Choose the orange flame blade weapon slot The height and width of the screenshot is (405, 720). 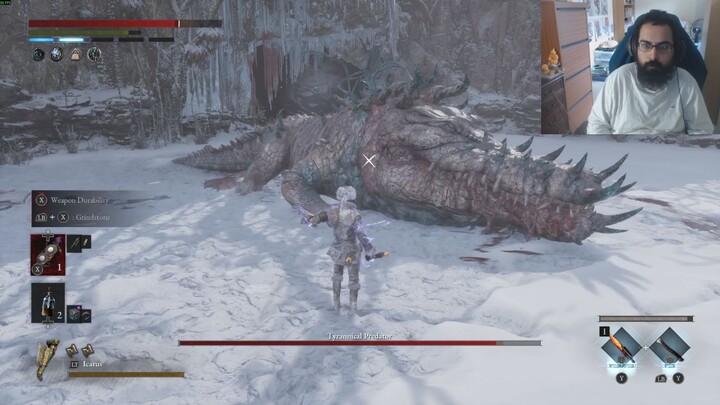coord(619,349)
